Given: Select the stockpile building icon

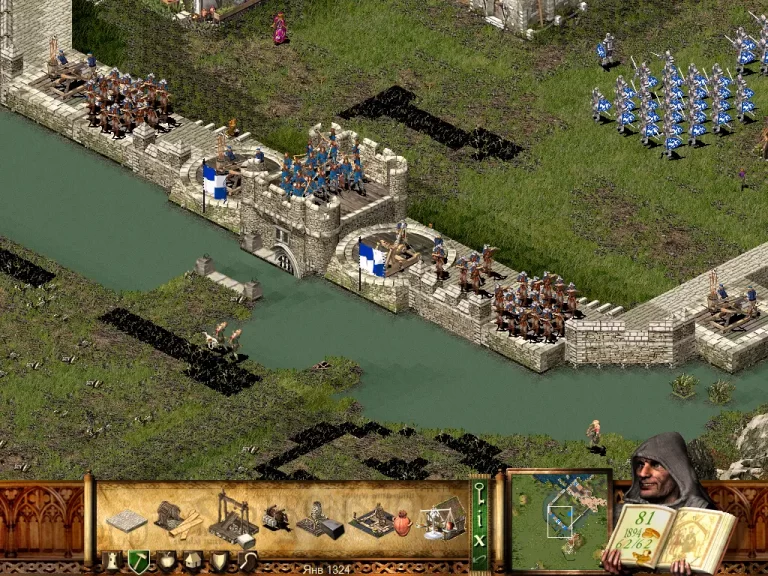Looking at the screenshot, I should pyautogui.click(x=126, y=521).
